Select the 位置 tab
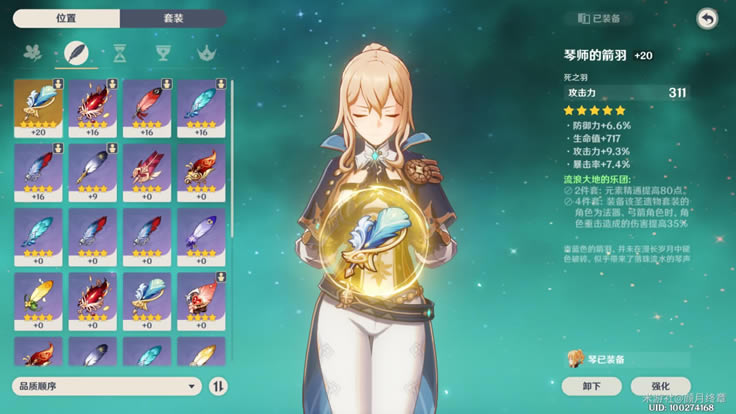The width and height of the screenshot is (736, 414). 66,18
